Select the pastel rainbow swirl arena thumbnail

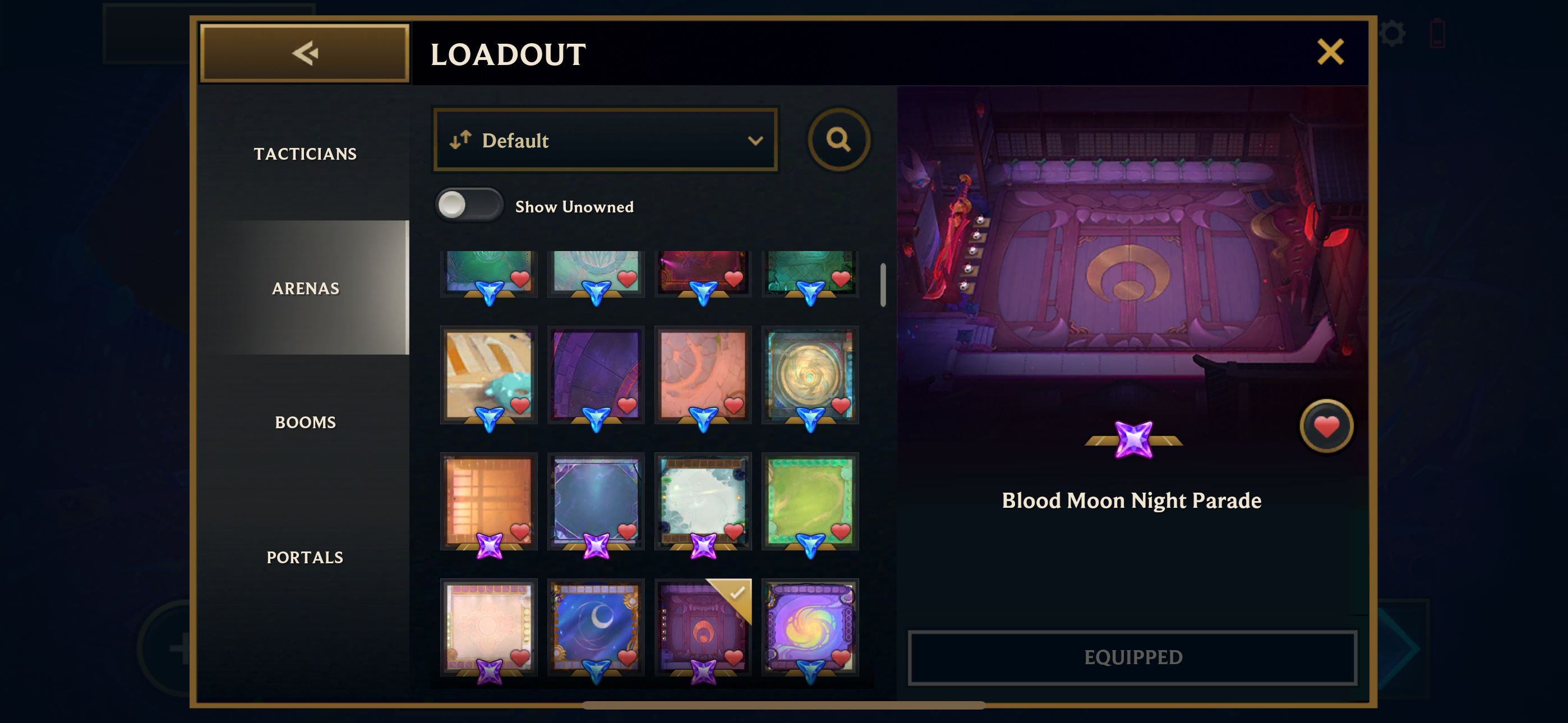tap(810, 627)
